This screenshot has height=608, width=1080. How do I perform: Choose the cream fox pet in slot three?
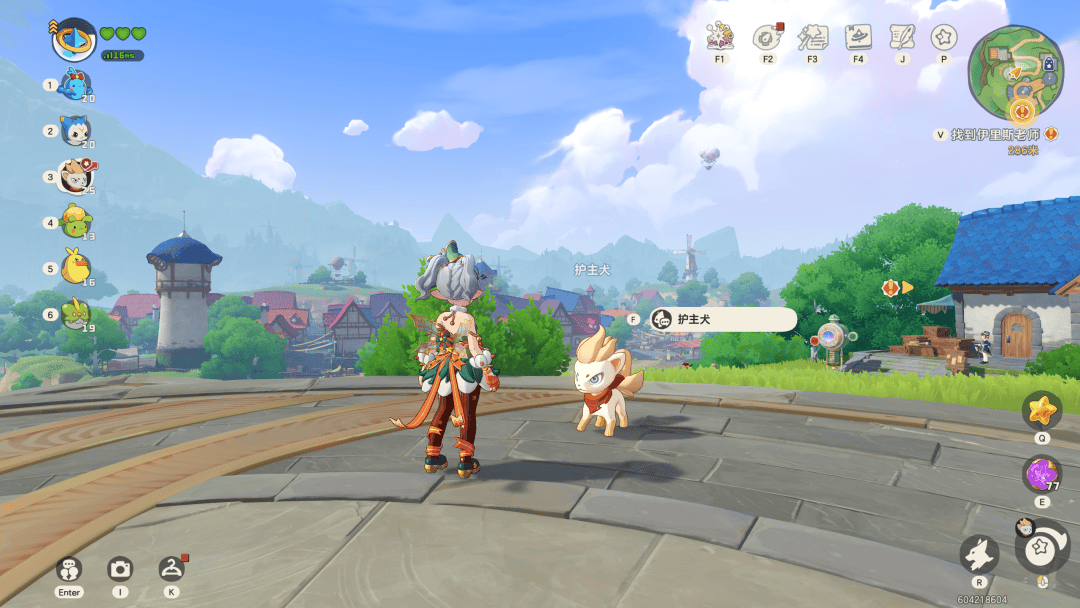(75, 177)
